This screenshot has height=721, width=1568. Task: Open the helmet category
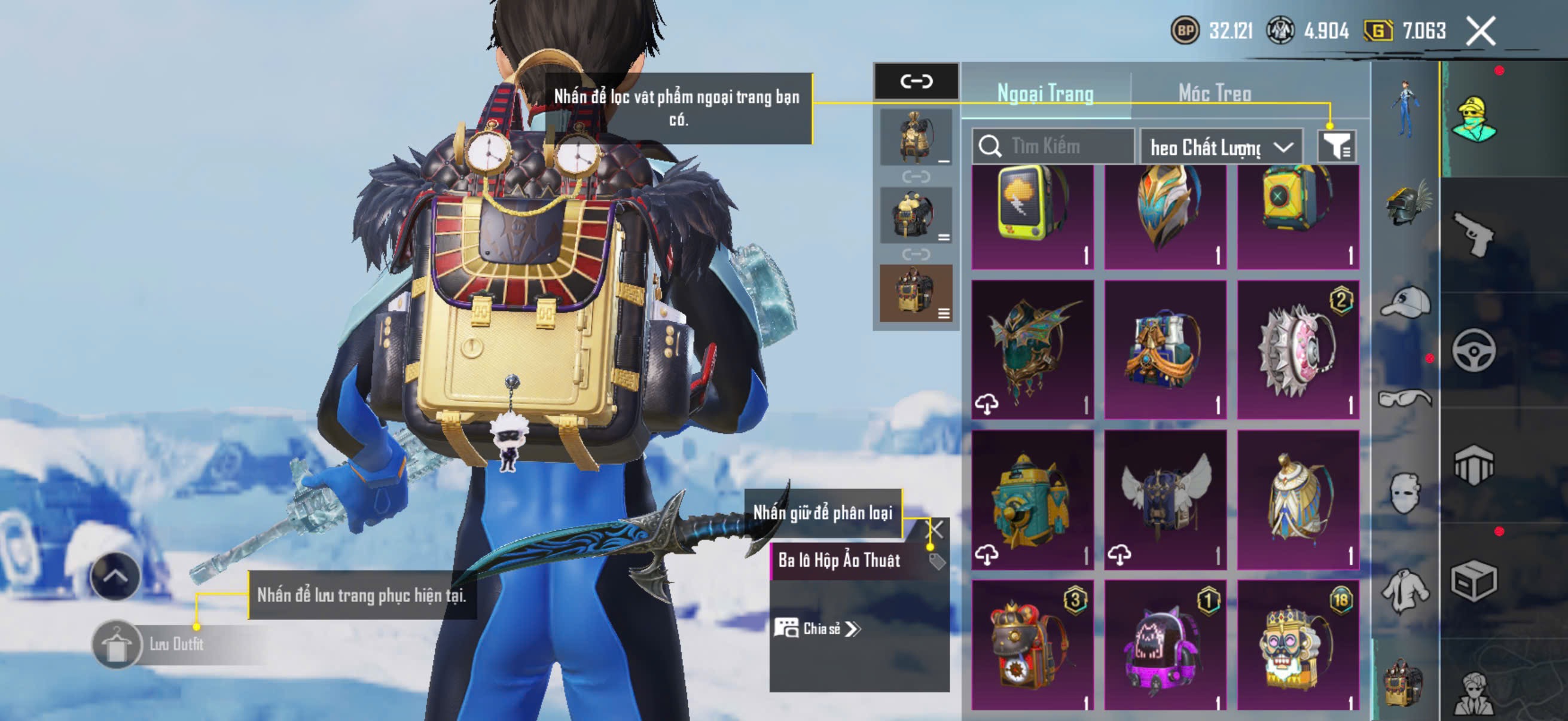(x=1406, y=204)
